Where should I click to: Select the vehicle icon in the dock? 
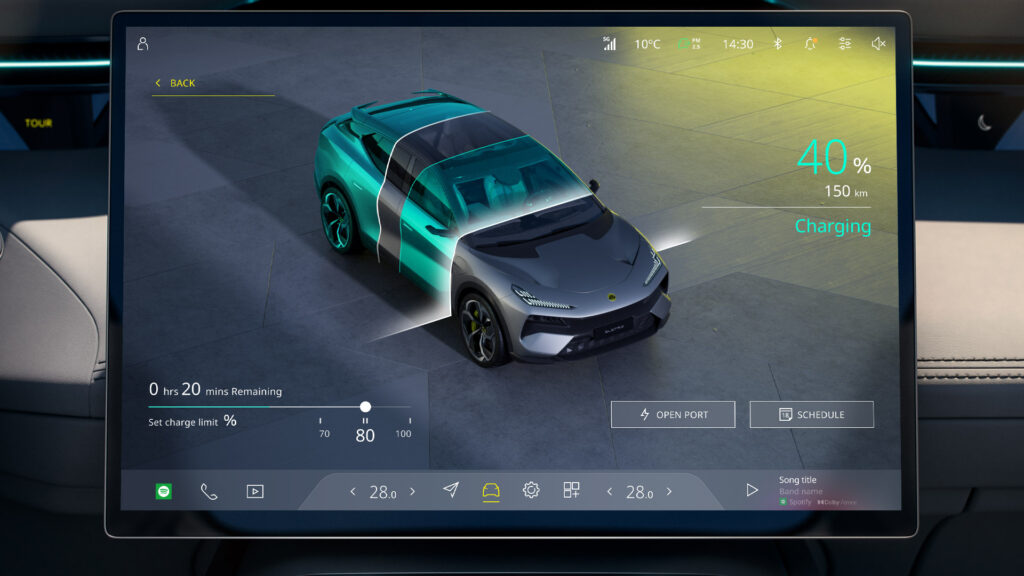pyautogui.click(x=491, y=490)
